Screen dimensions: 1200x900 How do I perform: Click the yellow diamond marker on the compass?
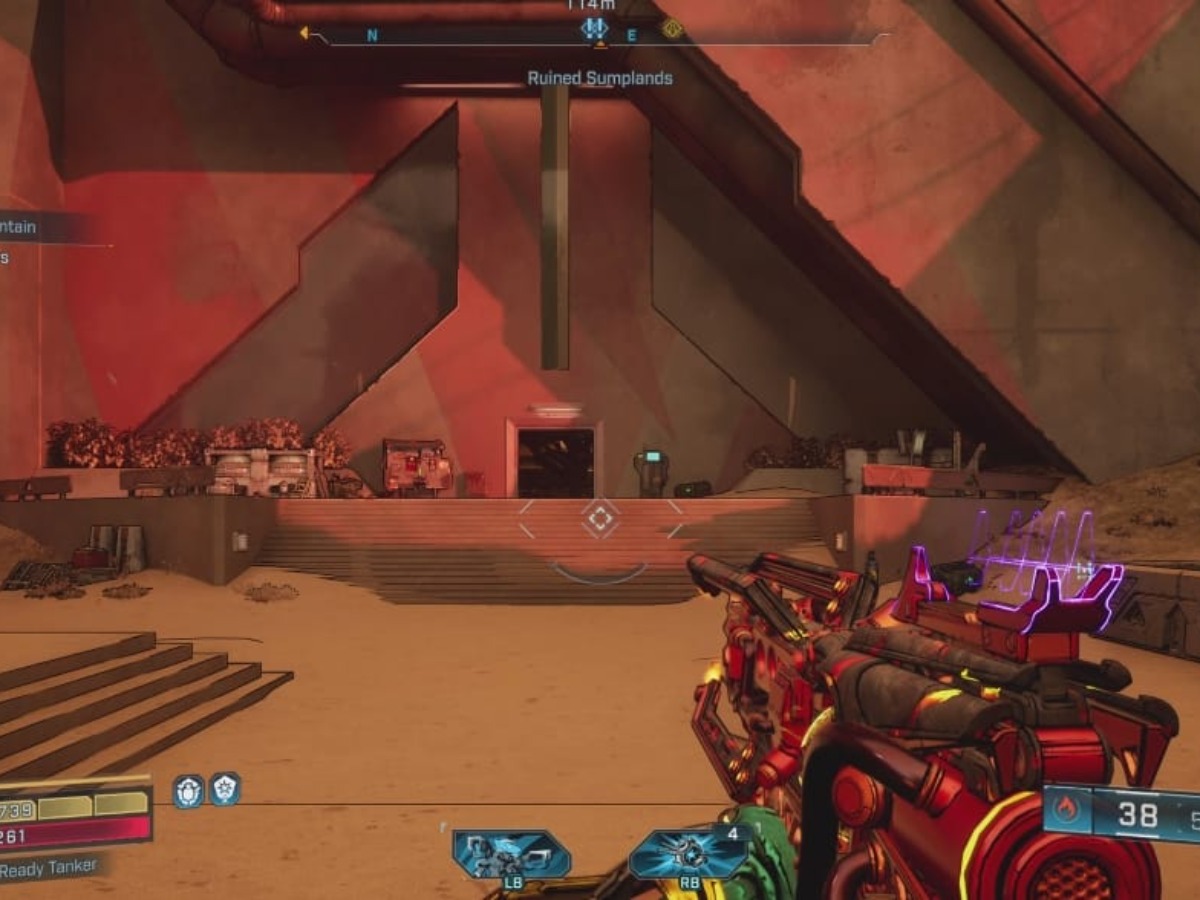(672, 29)
